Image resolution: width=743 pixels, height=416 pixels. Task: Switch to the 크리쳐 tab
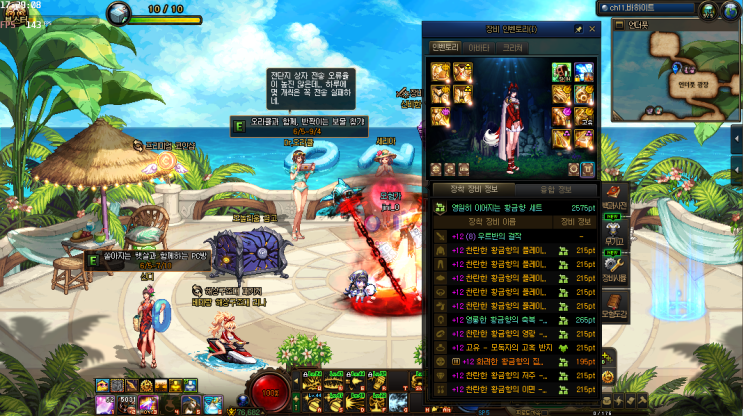tap(512, 46)
